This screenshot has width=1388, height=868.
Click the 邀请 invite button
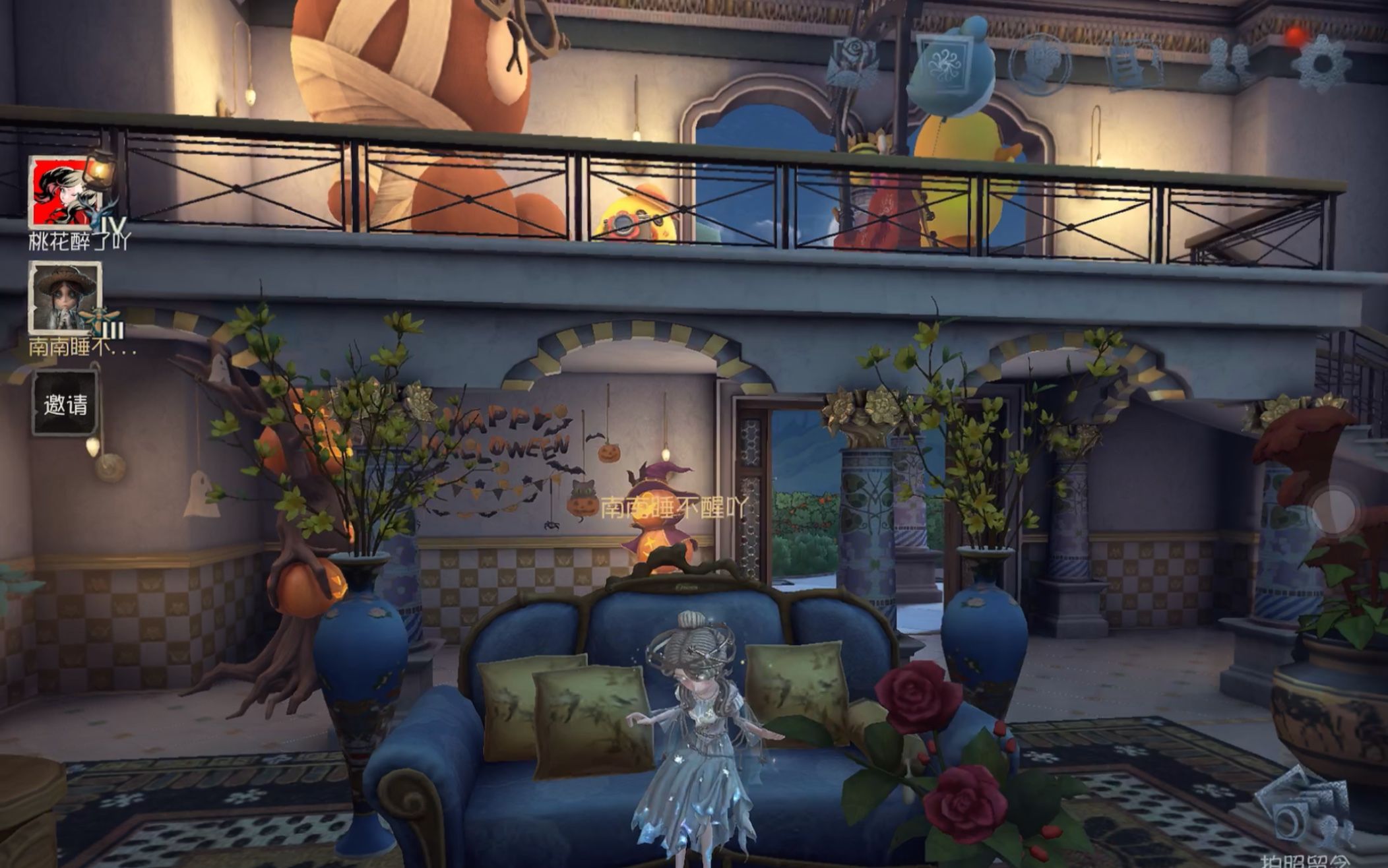pyautogui.click(x=65, y=404)
